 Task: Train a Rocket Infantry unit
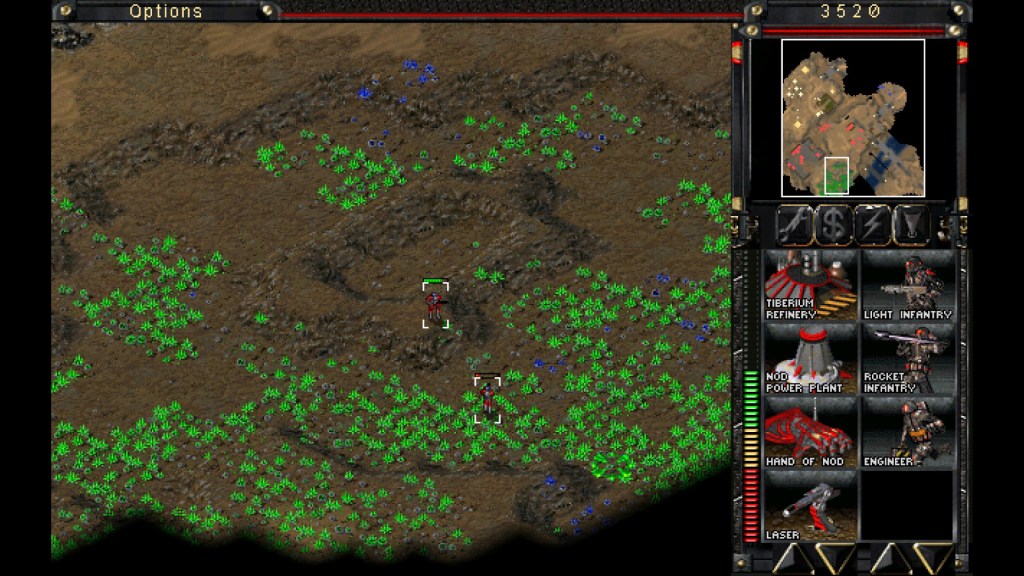coord(907,359)
